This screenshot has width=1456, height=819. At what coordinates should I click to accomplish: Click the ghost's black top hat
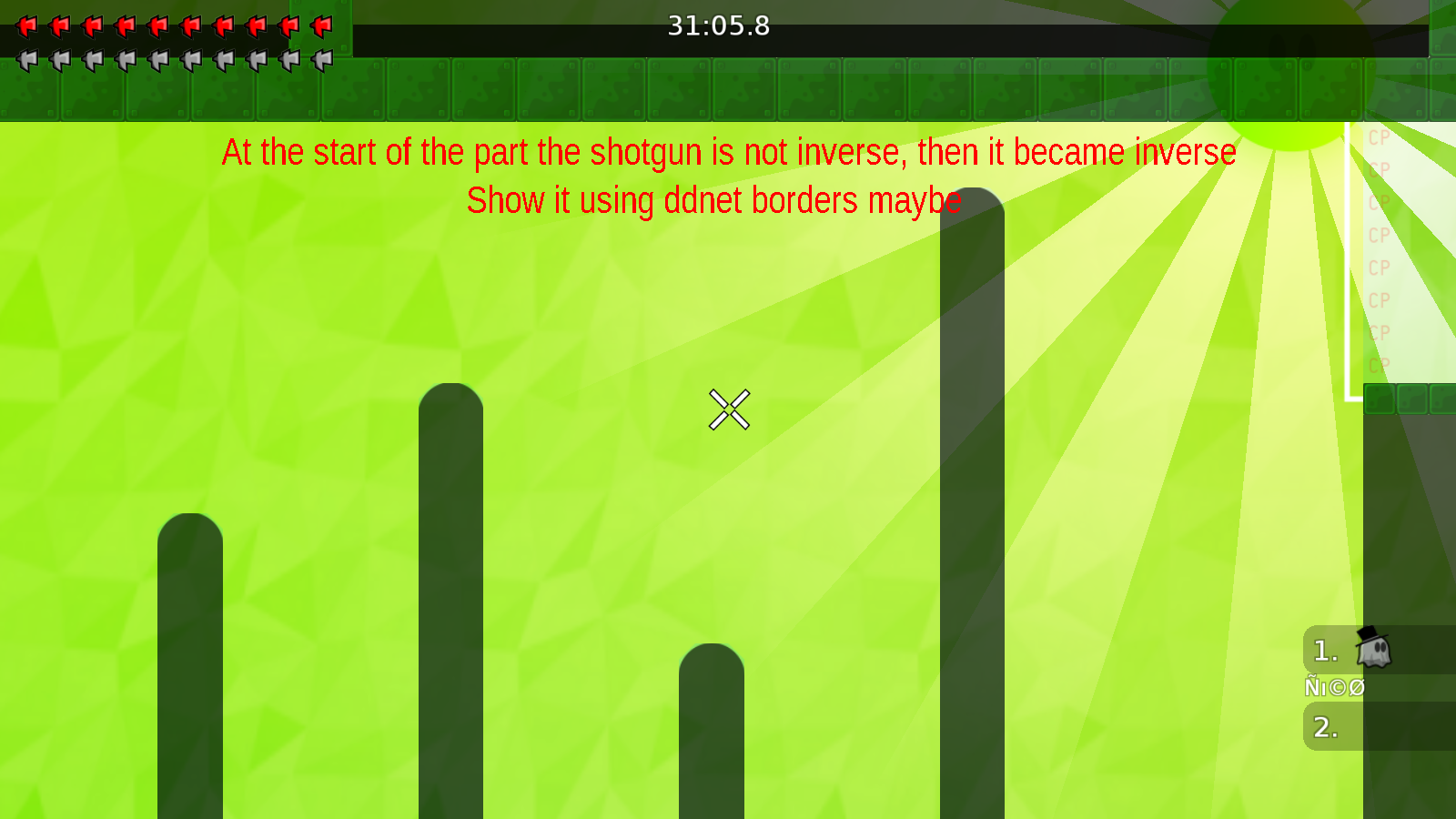click(1370, 637)
